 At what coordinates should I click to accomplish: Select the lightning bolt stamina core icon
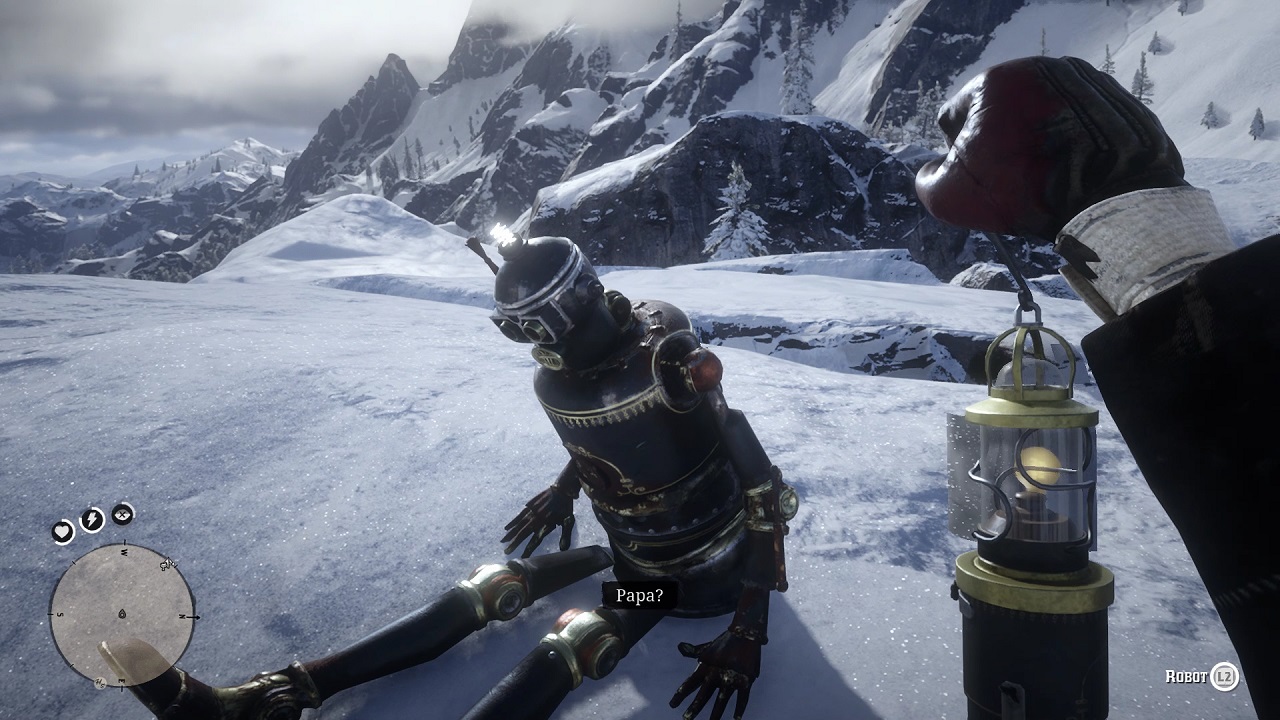(92, 519)
